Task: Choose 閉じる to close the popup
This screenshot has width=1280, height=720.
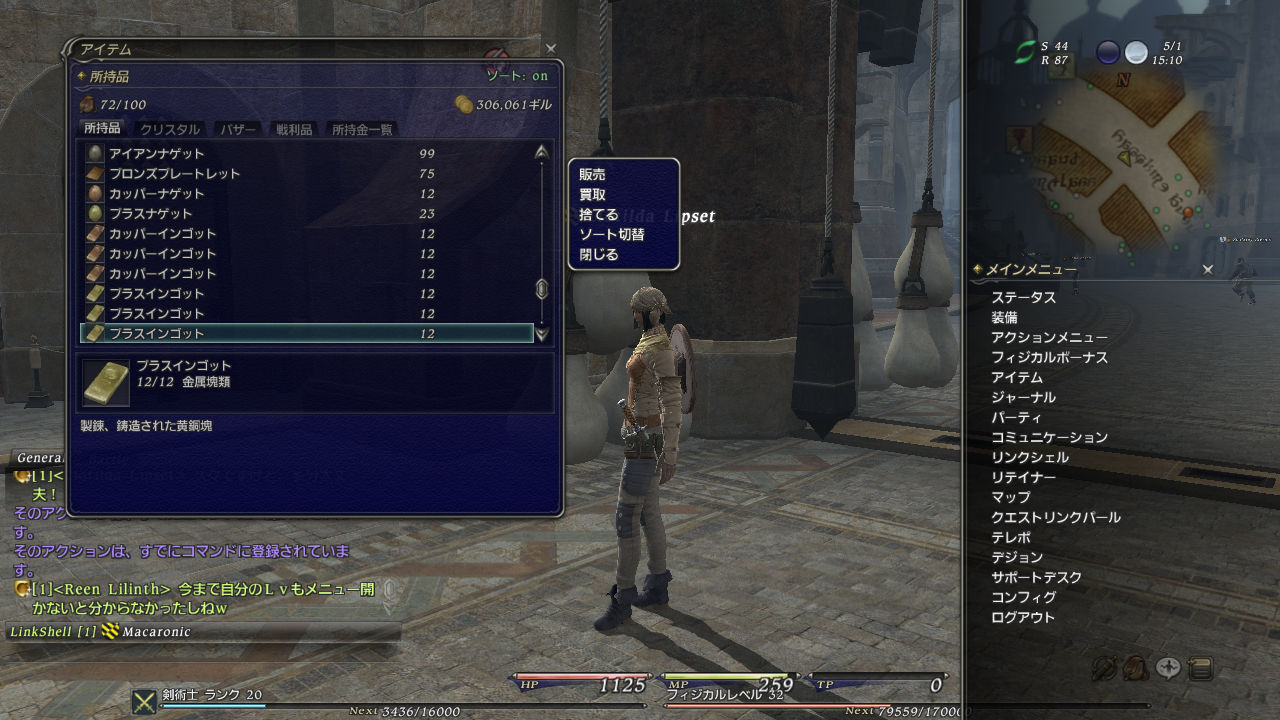Action: click(x=599, y=255)
